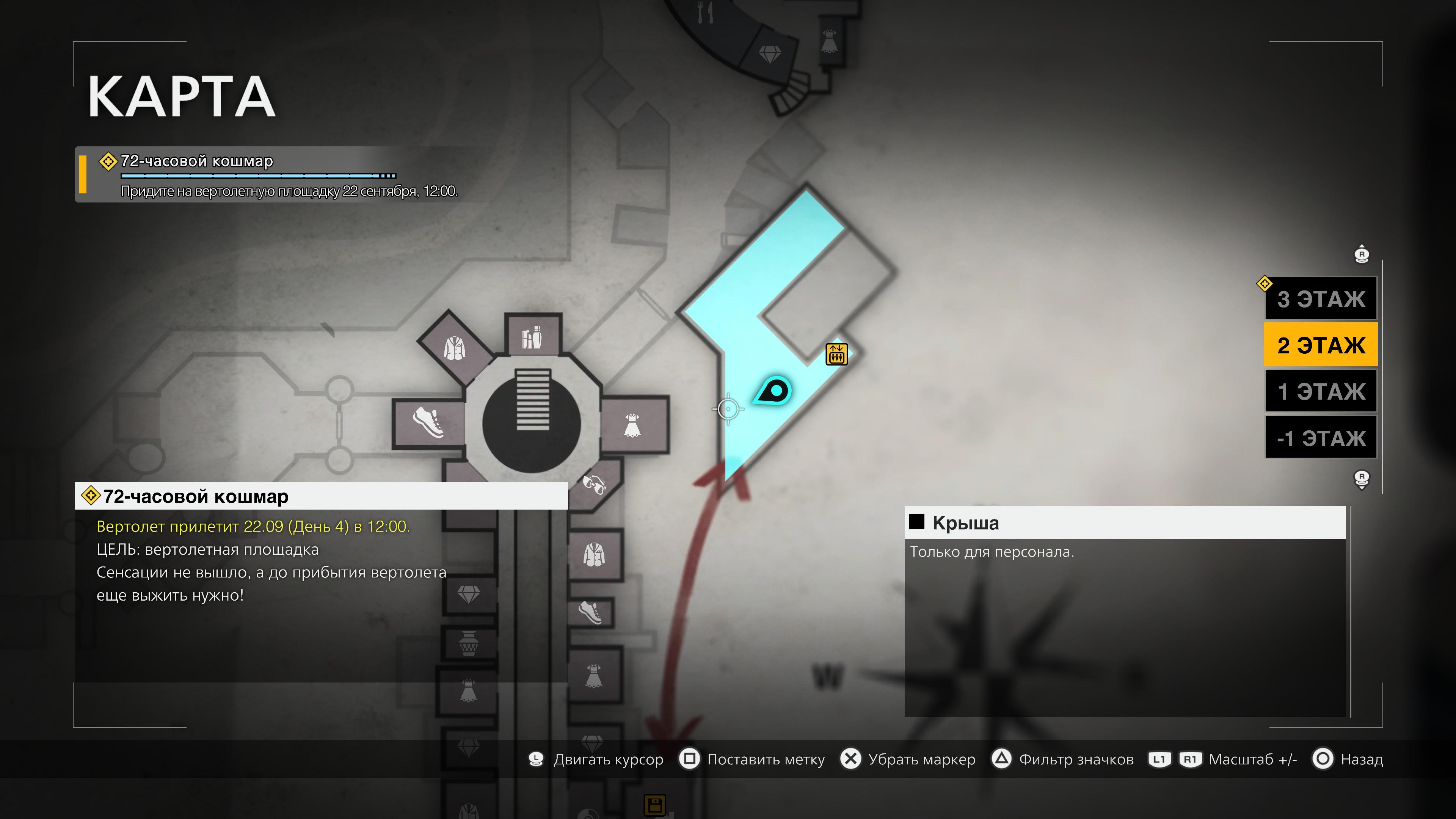Open the -1 ЭТАЖ basement floor

click(1320, 438)
